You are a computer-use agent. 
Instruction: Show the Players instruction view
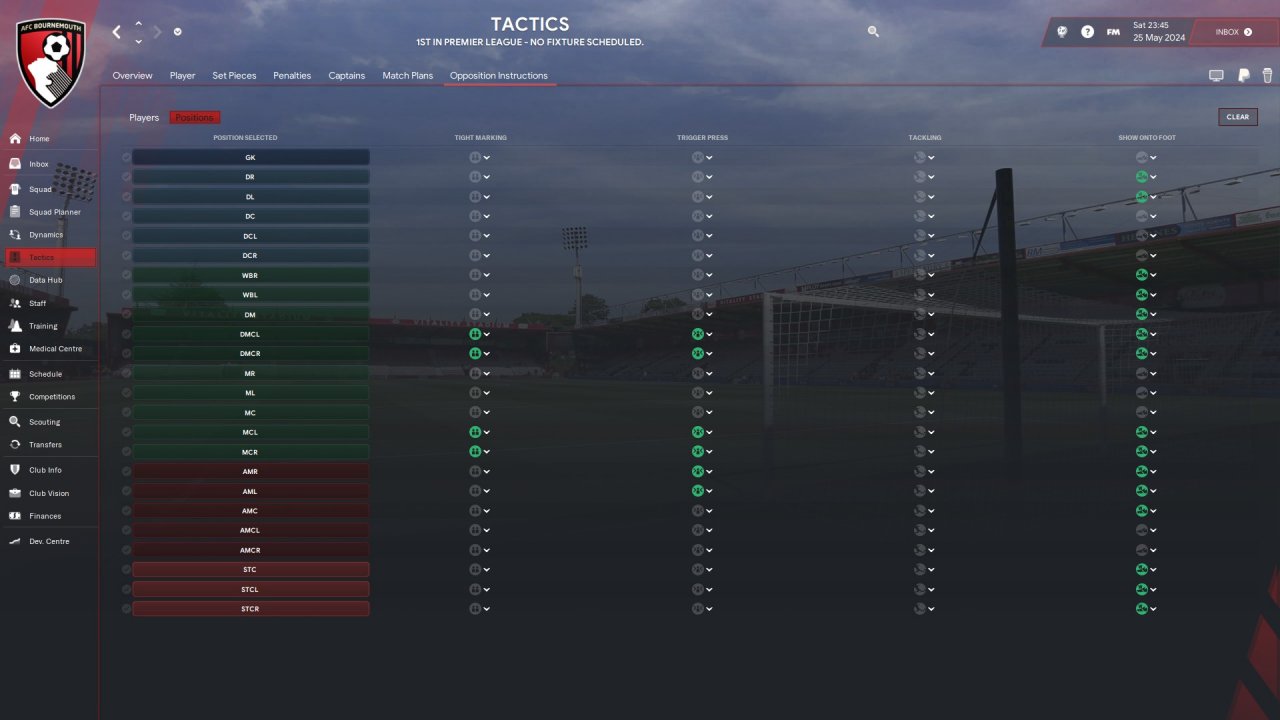click(x=144, y=118)
